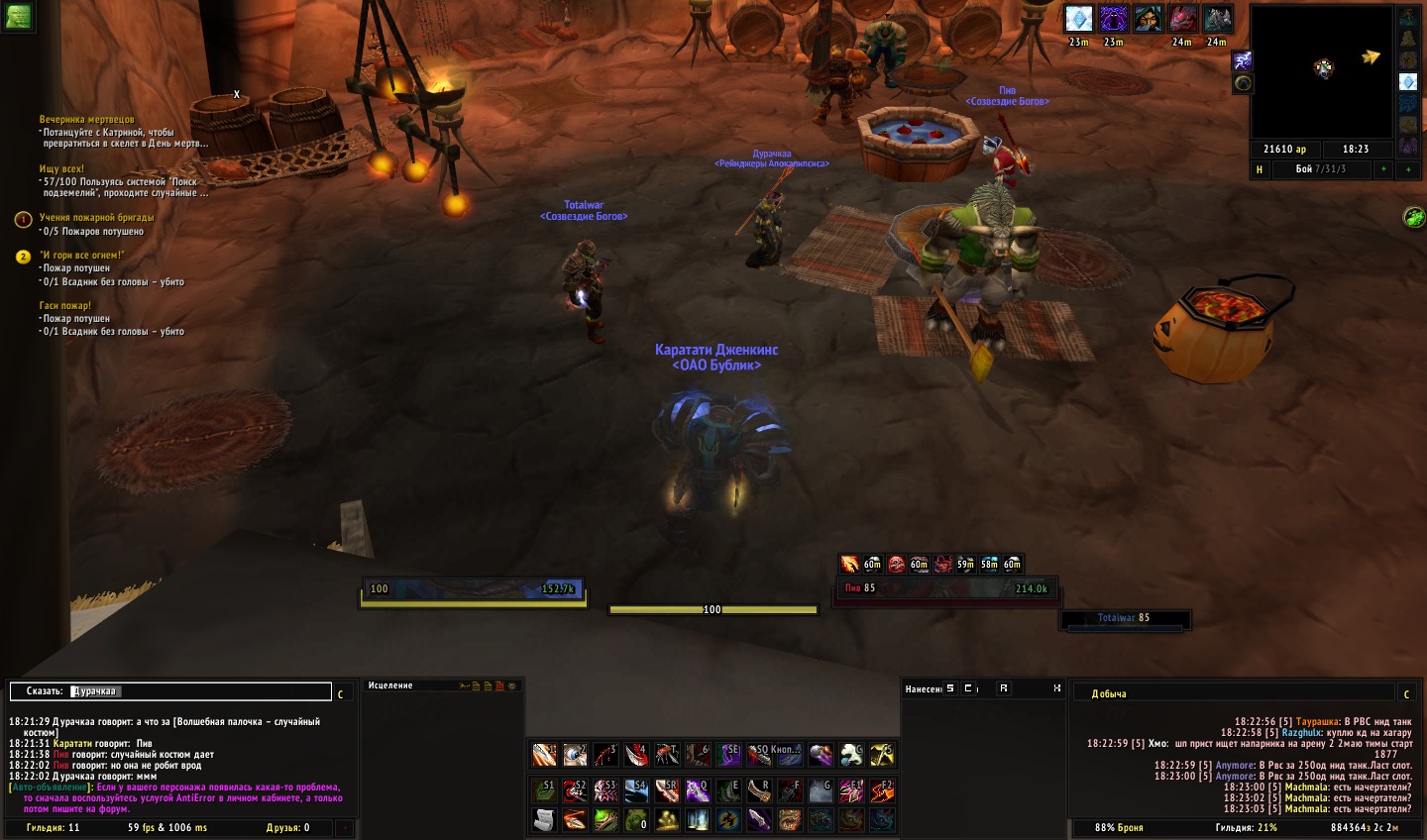This screenshot has width=1427, height=840.
Task: Click the 18:23 clock panel
Action: pyautogui.click(x=1355, y=149)
